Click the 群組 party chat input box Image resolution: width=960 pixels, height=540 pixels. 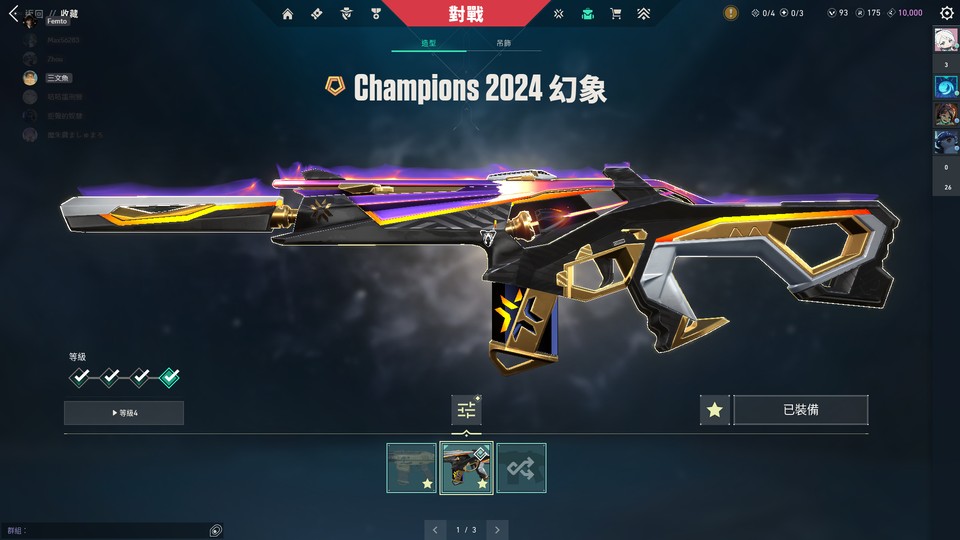tap(110, 530)
